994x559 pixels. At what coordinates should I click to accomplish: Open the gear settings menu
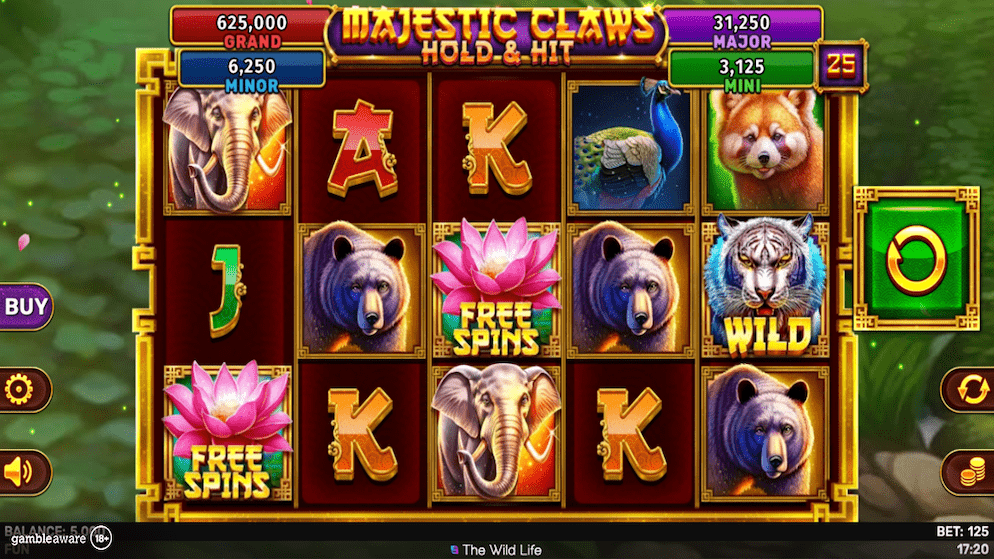click(x=20, y=389)
